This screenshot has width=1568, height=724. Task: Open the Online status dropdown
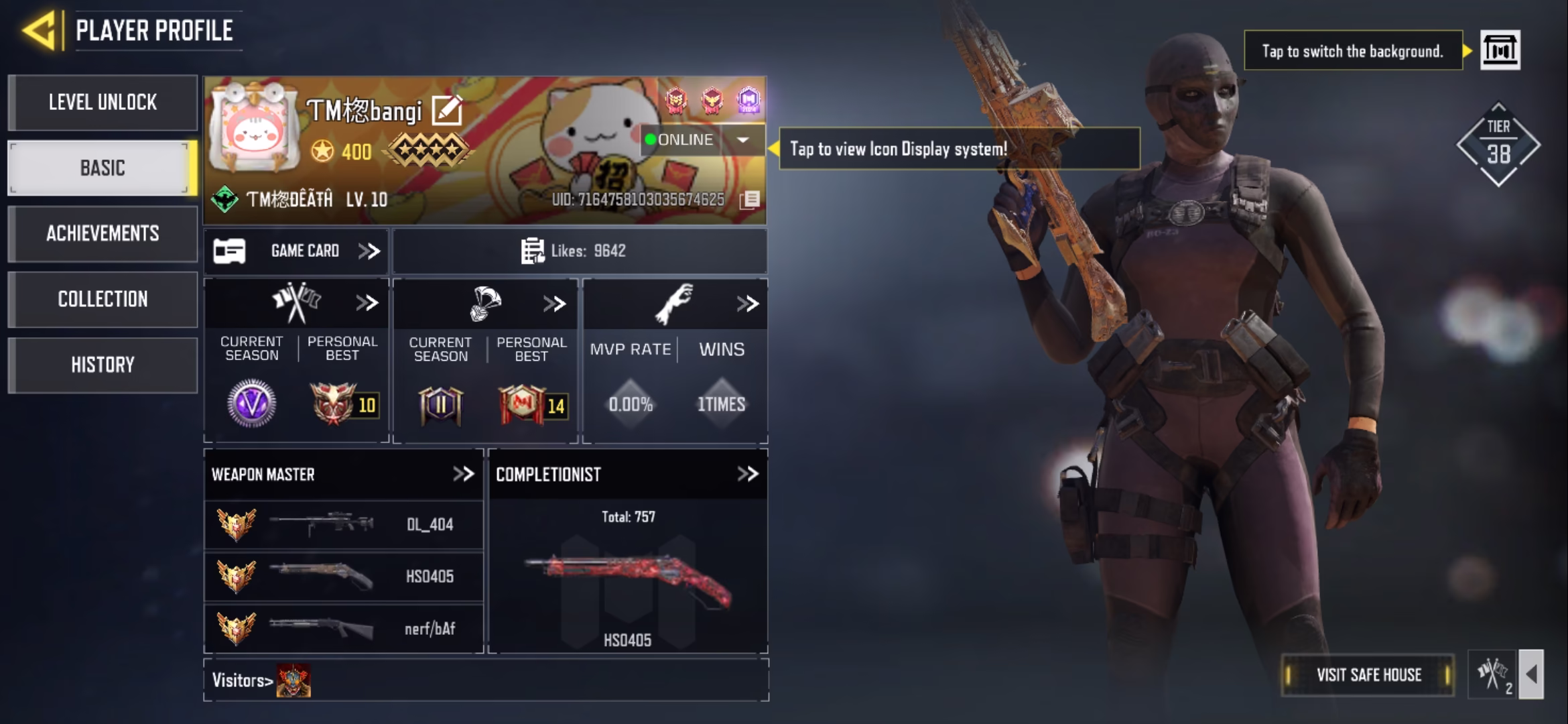(x=742, y=140)
